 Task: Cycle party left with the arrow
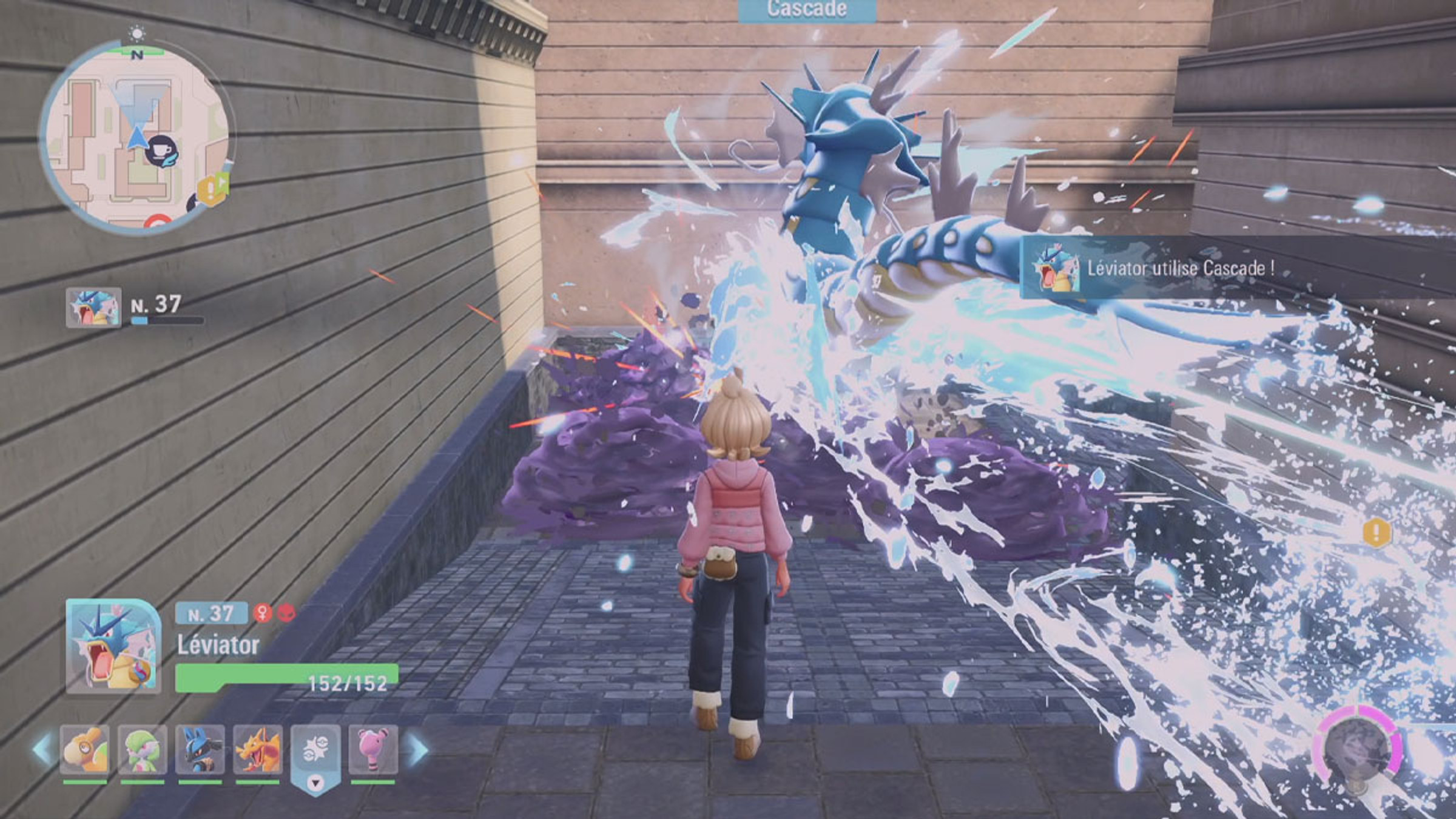[42, 750]
